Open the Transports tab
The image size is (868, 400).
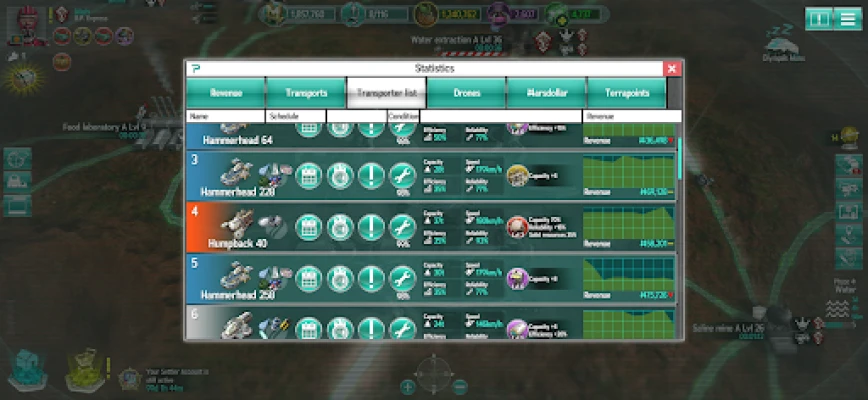306,93
